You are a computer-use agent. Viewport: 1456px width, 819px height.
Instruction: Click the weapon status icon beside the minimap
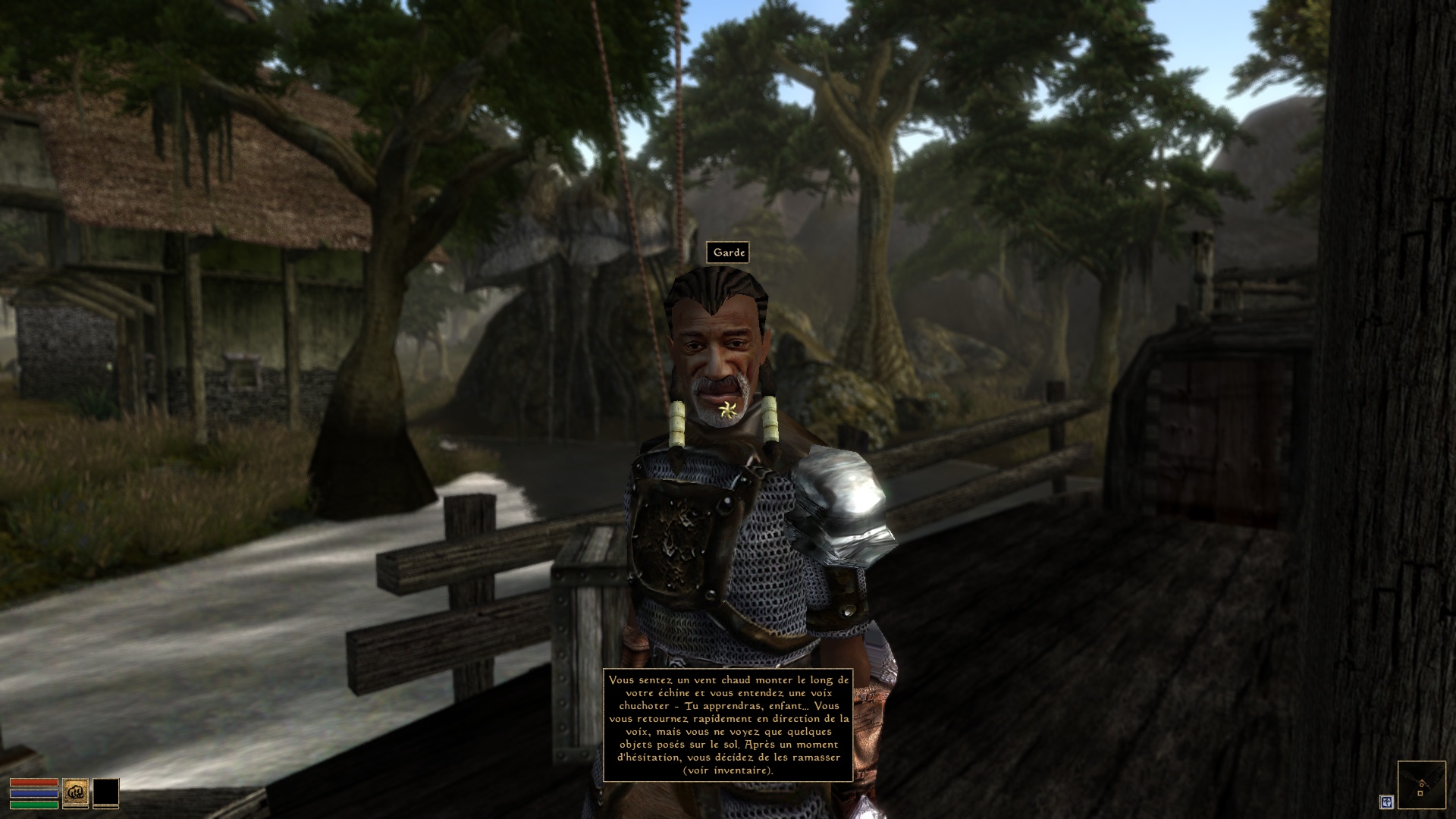pyautogui.click(x=1386, y=803)
